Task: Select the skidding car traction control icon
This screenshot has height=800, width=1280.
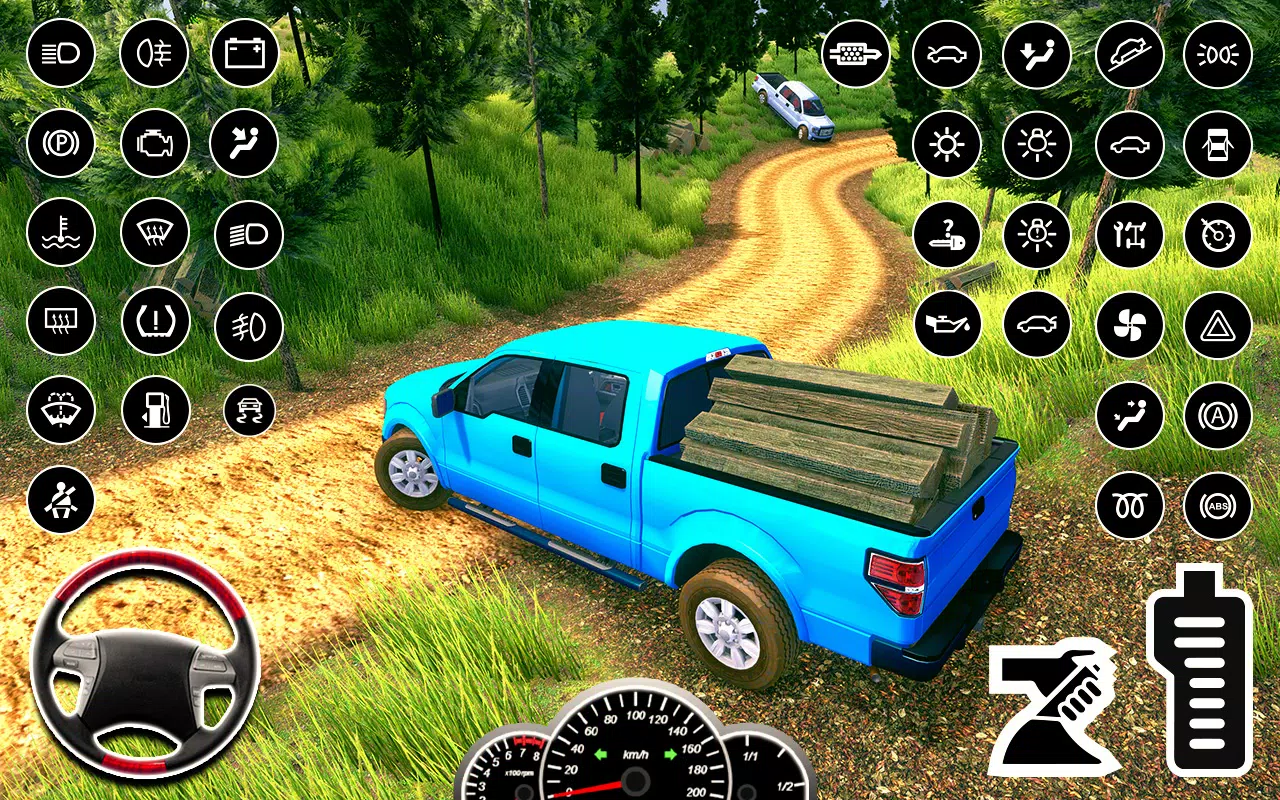Action: [x=249, y=410]
